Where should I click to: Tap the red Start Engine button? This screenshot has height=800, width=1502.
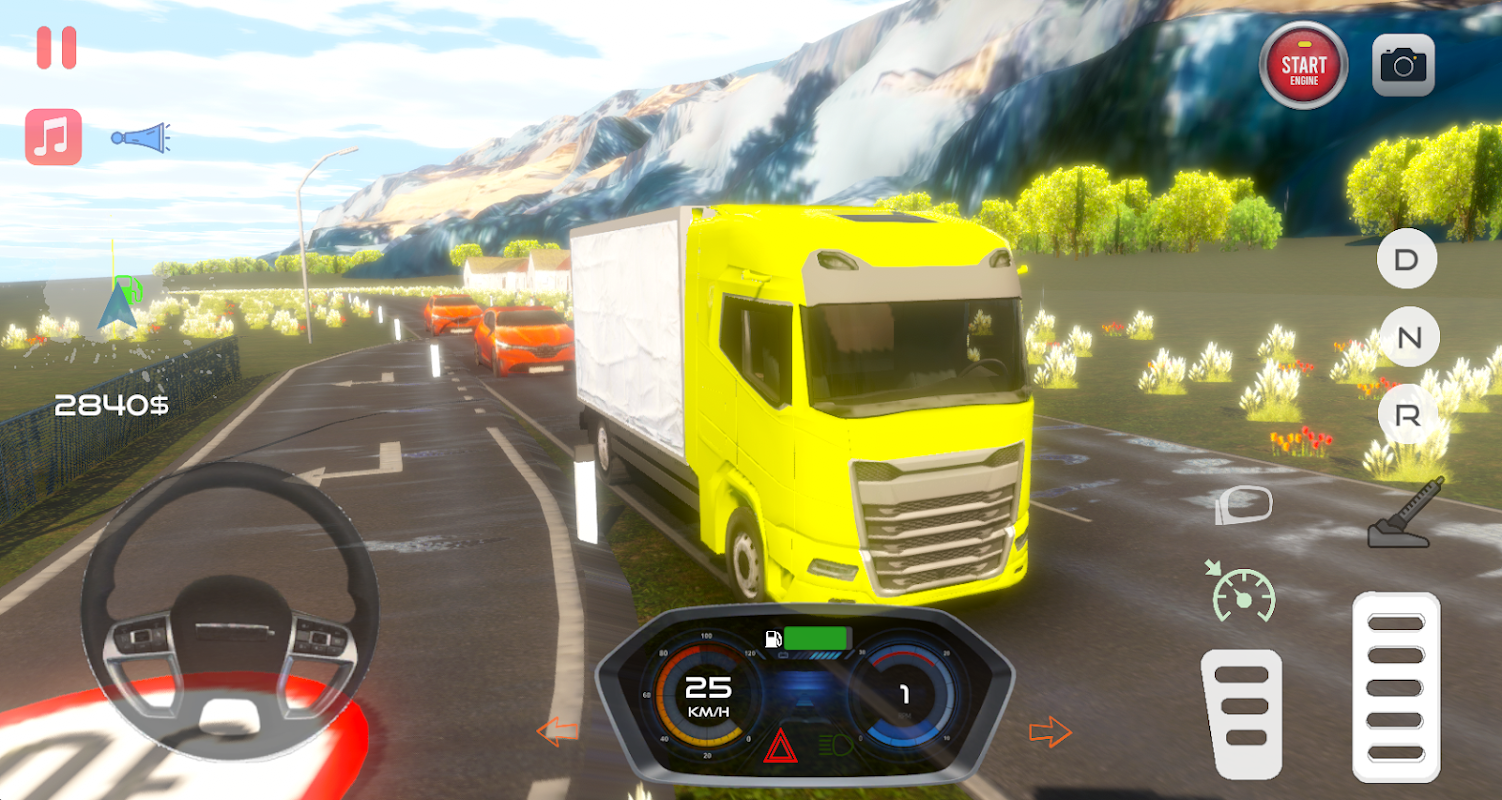tap(1303, 66)
